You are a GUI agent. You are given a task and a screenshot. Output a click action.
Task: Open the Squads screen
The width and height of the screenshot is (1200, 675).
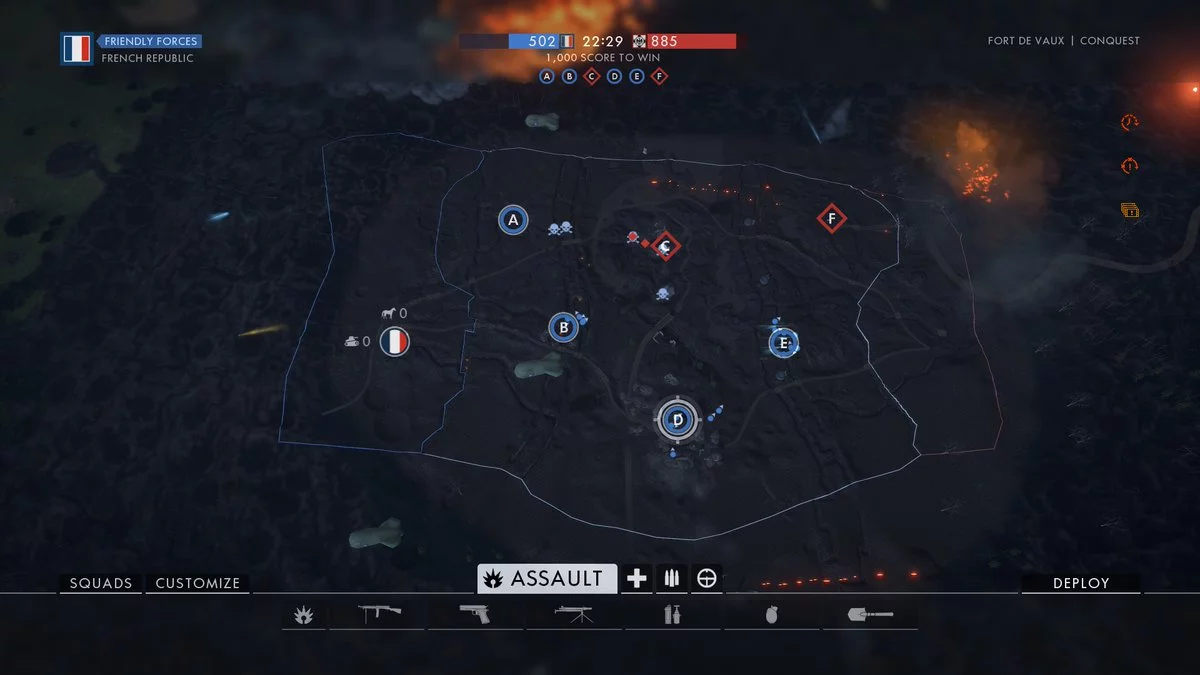point(101,582)
